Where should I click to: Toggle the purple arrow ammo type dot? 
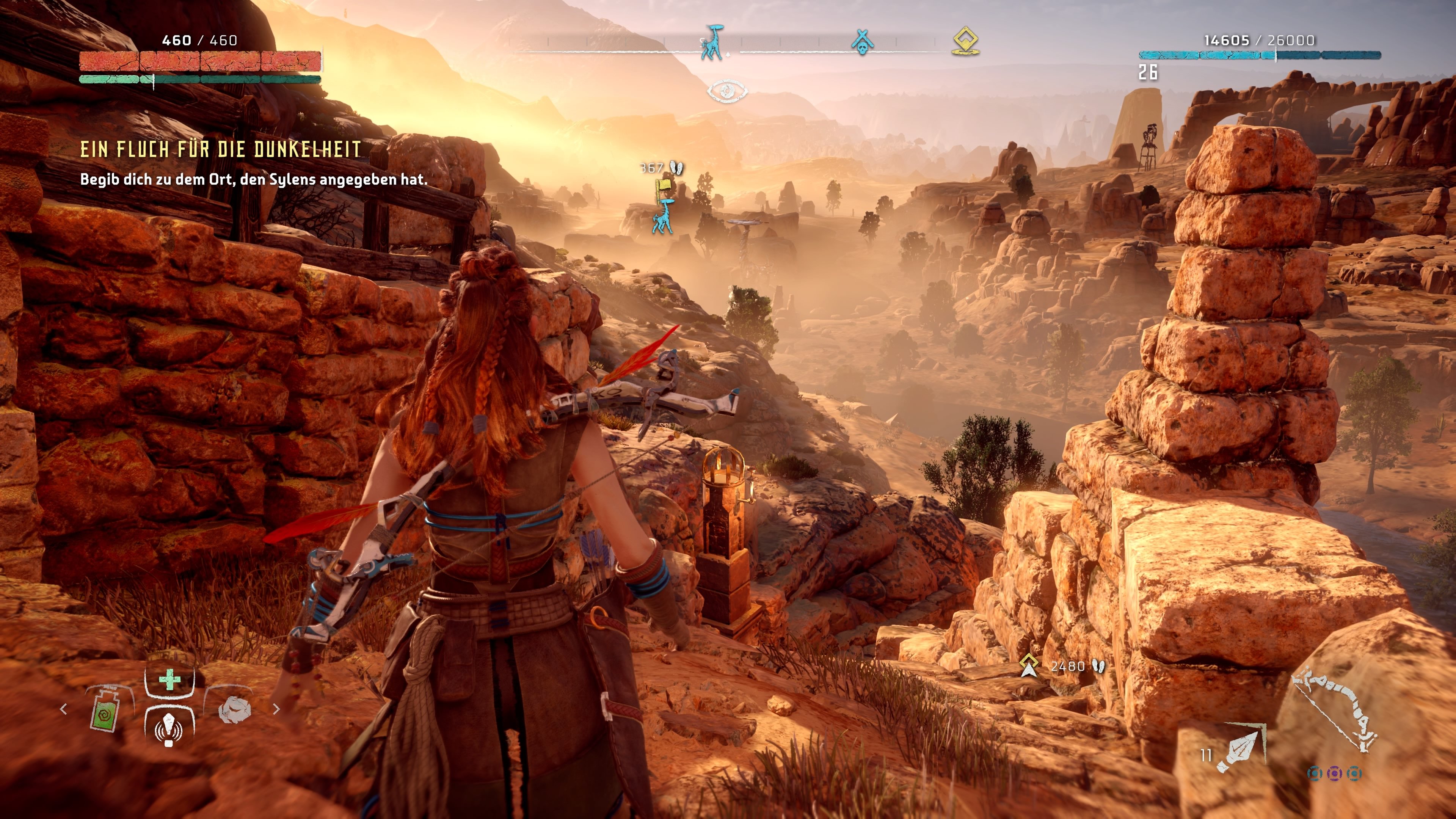coord(1335,774)
